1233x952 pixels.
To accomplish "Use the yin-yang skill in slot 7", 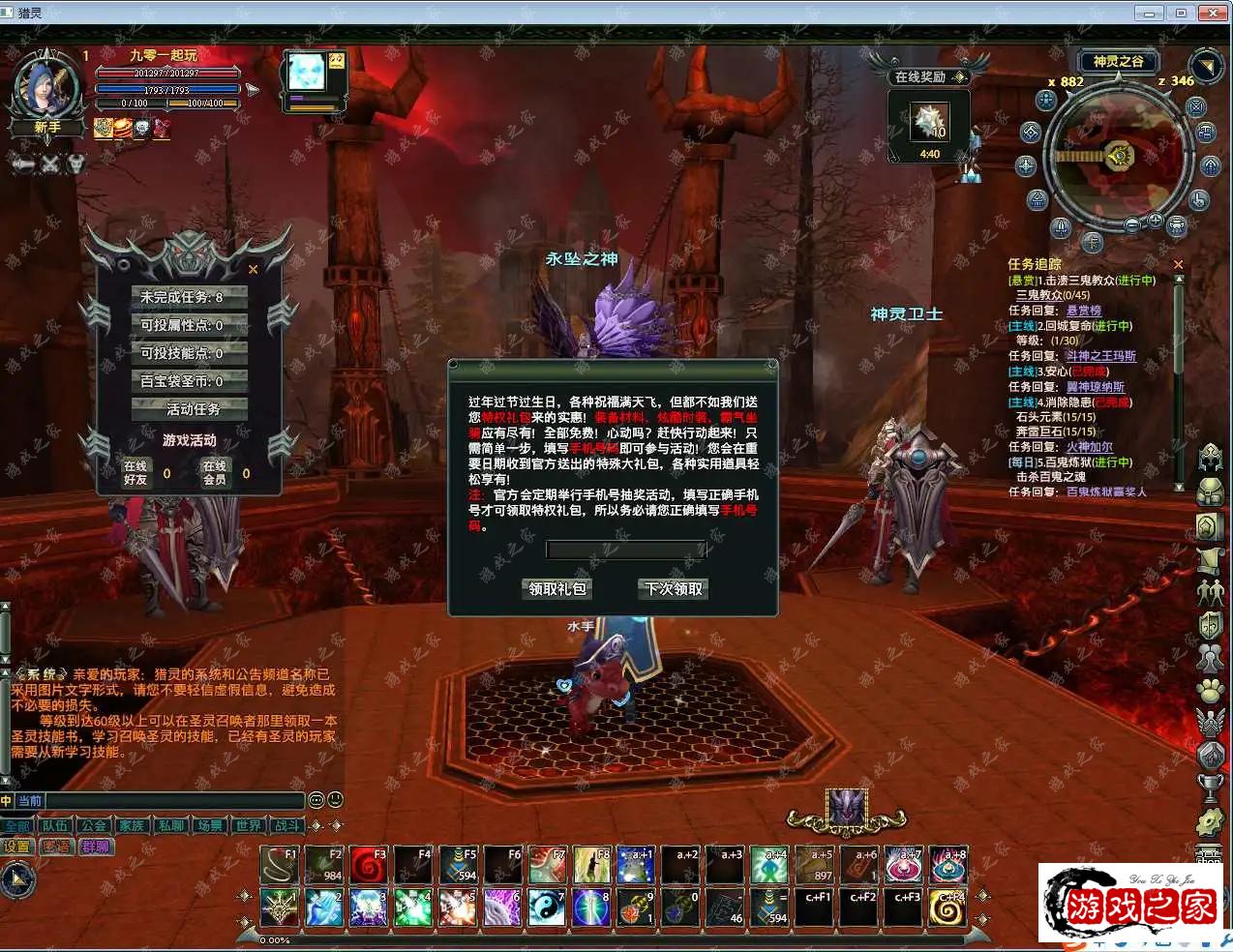I will (547, 908).
